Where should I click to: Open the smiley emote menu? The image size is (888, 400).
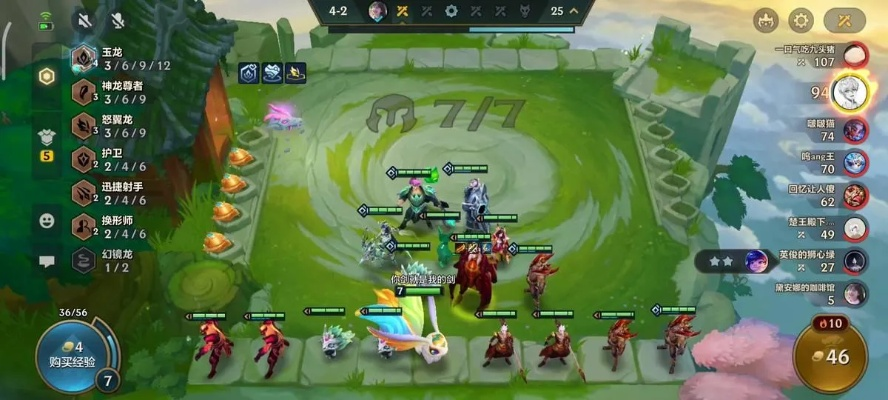point(46,219)
